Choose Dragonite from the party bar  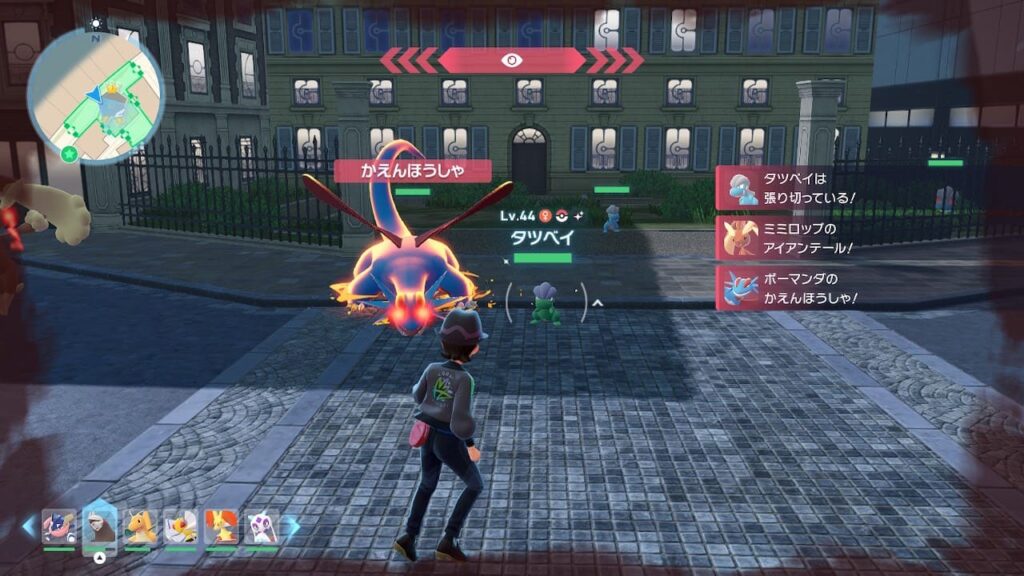coord(140,527)
